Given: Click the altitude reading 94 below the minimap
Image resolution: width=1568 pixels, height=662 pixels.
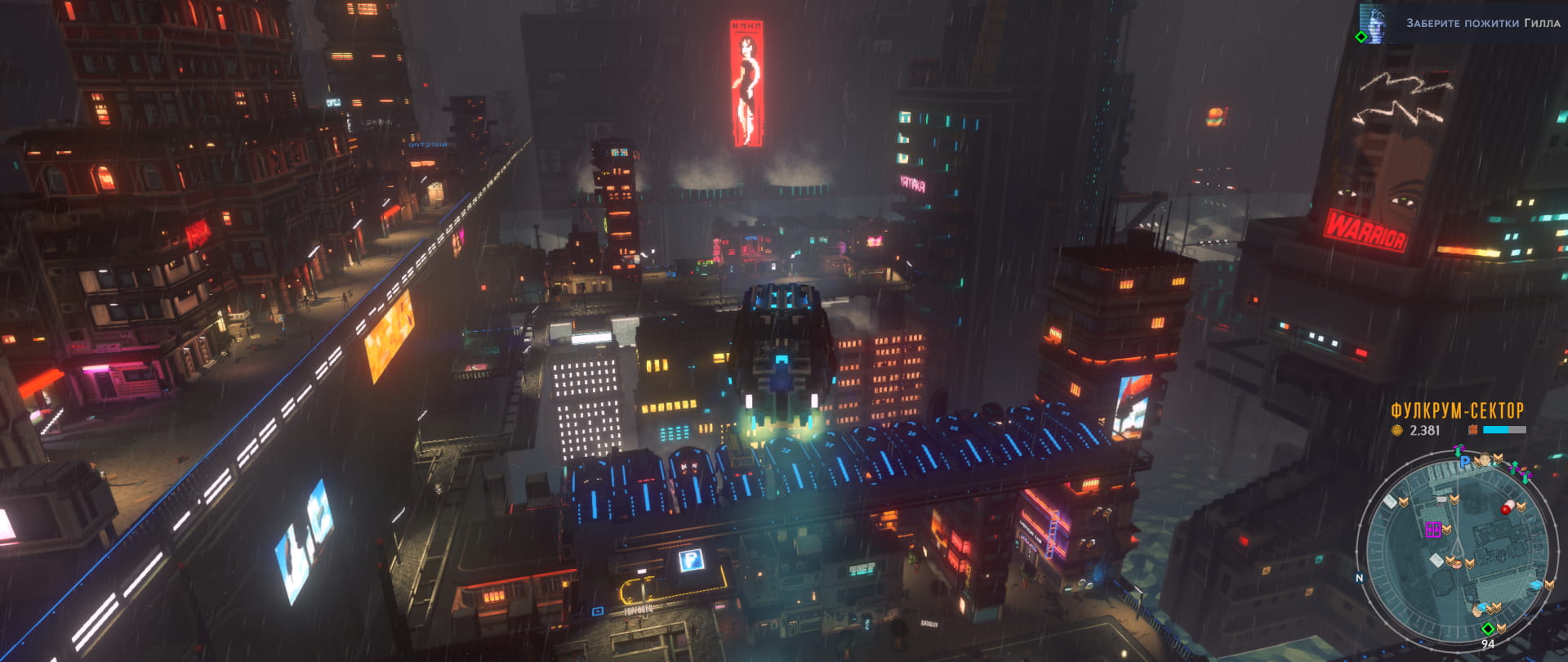Looking at the screenshot, I should click(1488, 643).
